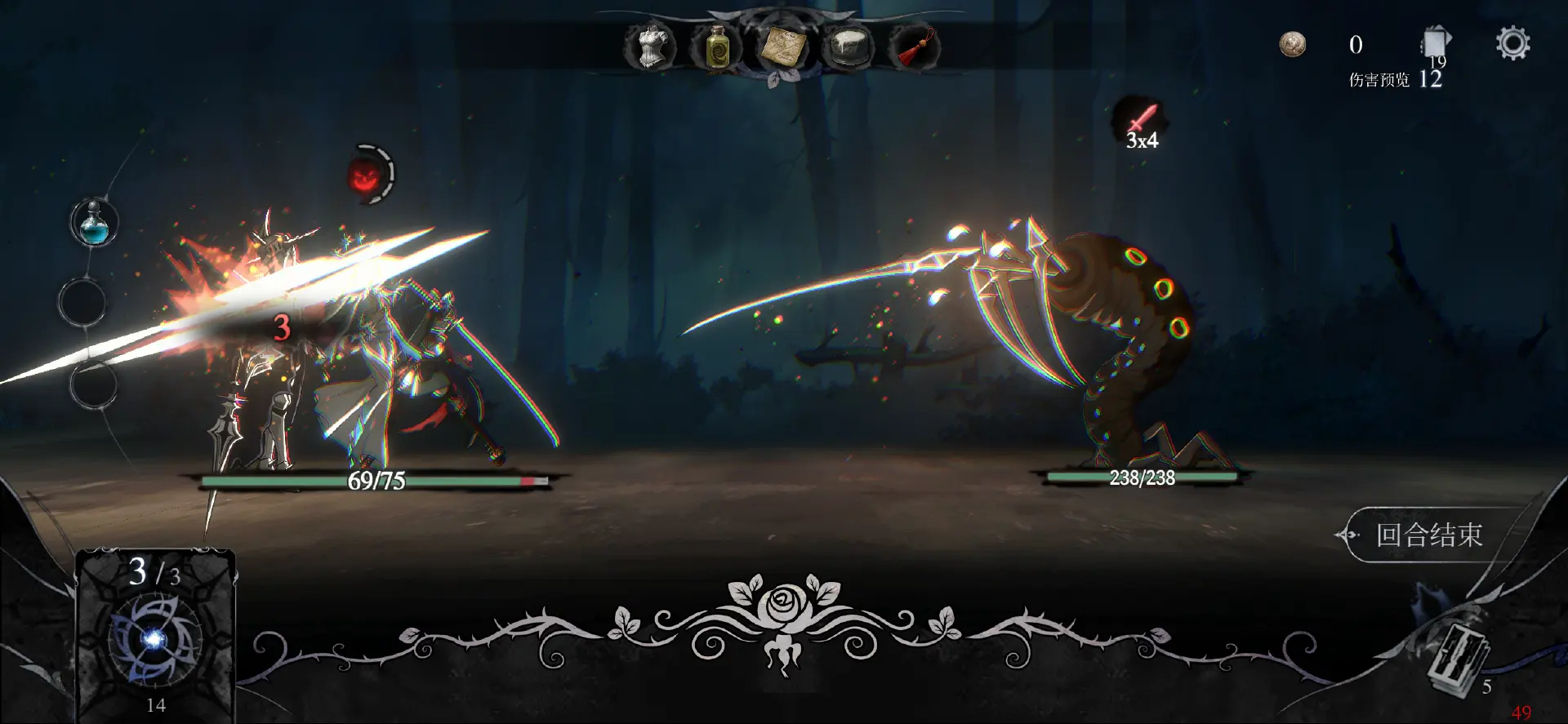Open the gear settings menu

1512,44
